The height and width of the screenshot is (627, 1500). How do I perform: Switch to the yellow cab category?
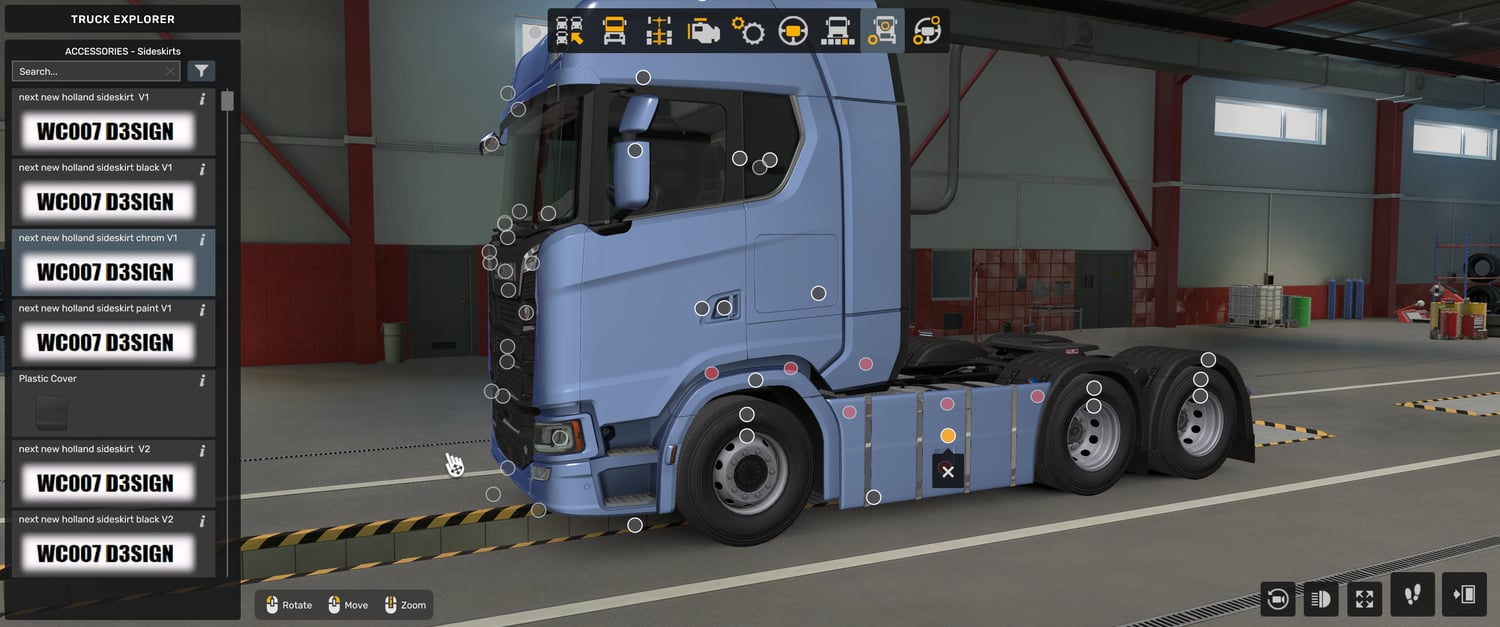click(615, 31)
